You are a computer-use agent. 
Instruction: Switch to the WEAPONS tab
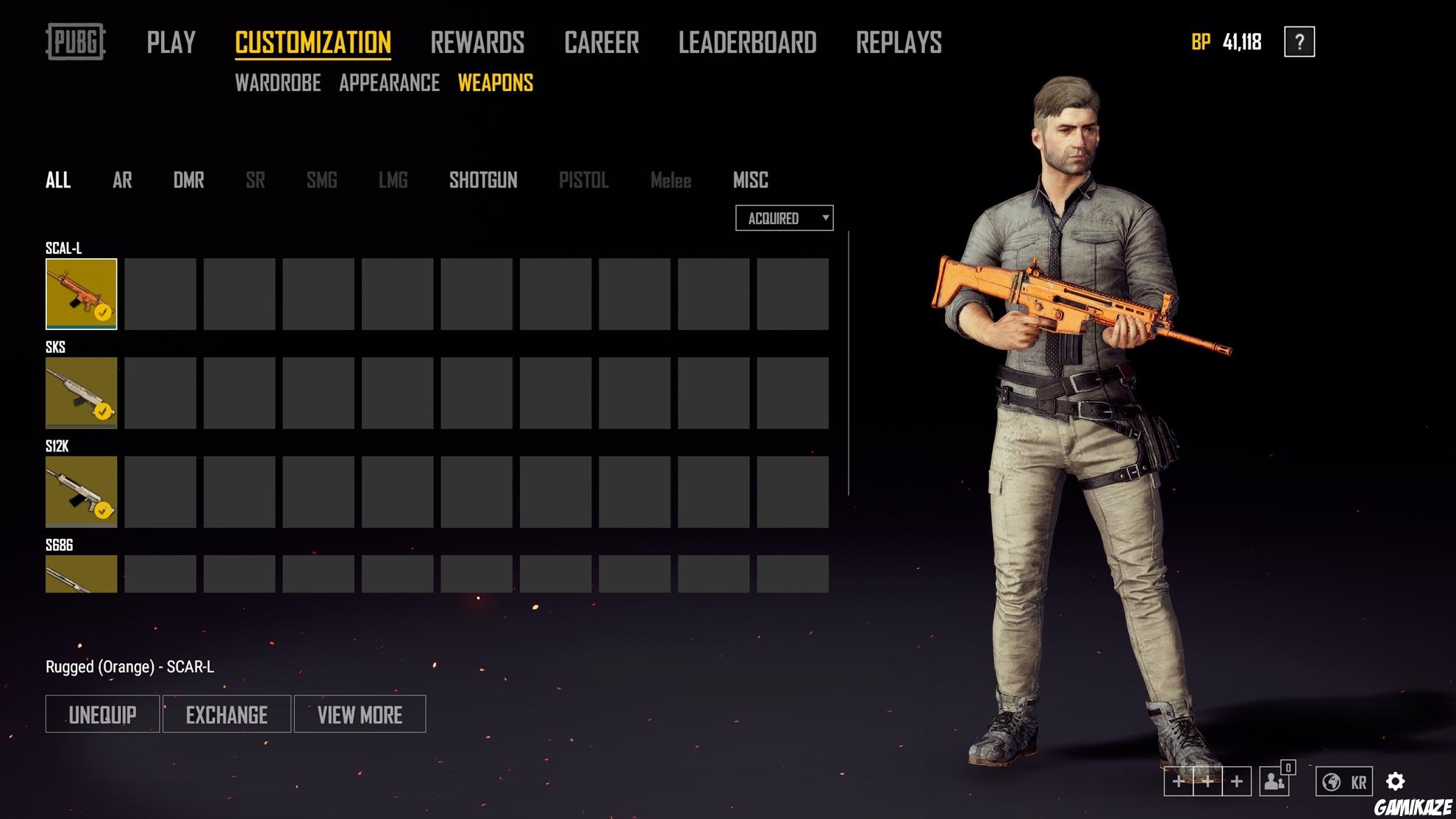[496, 83]
